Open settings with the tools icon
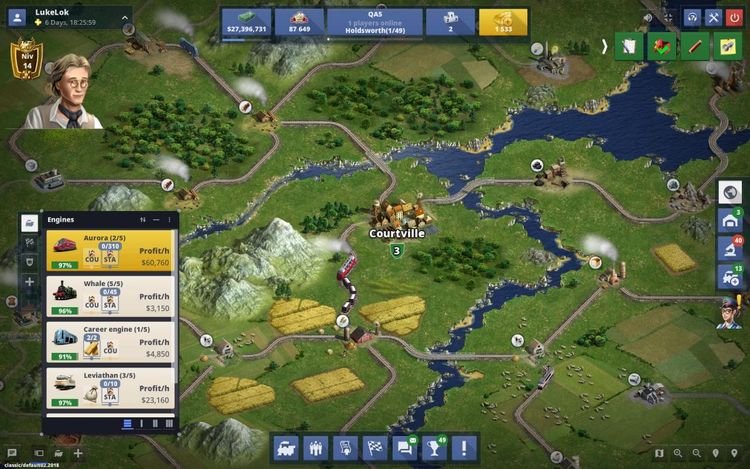The width and height of the screenshot is (750, 469). (713, 17)
